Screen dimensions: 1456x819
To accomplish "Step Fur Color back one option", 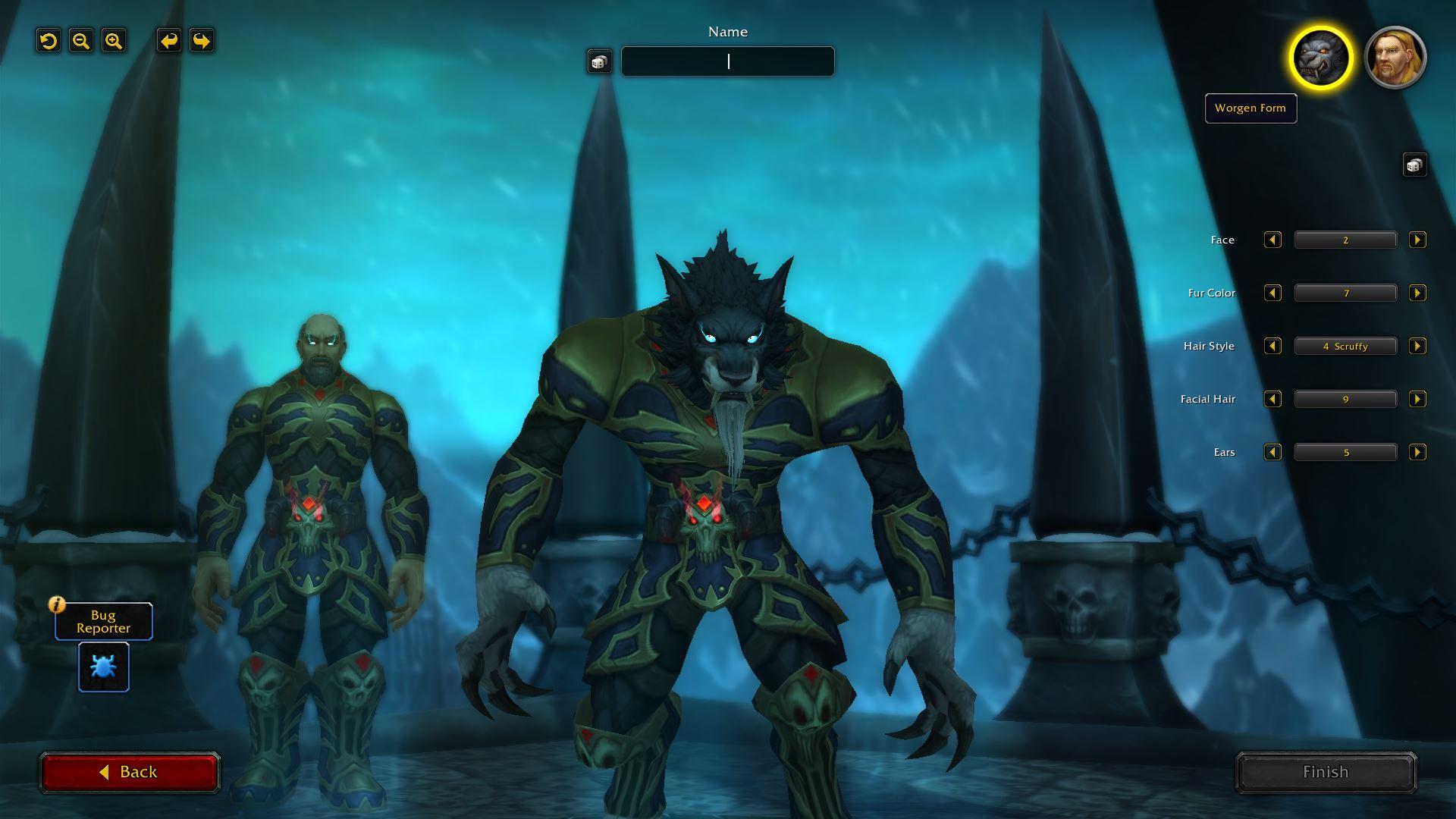I will pos(1272,293).
